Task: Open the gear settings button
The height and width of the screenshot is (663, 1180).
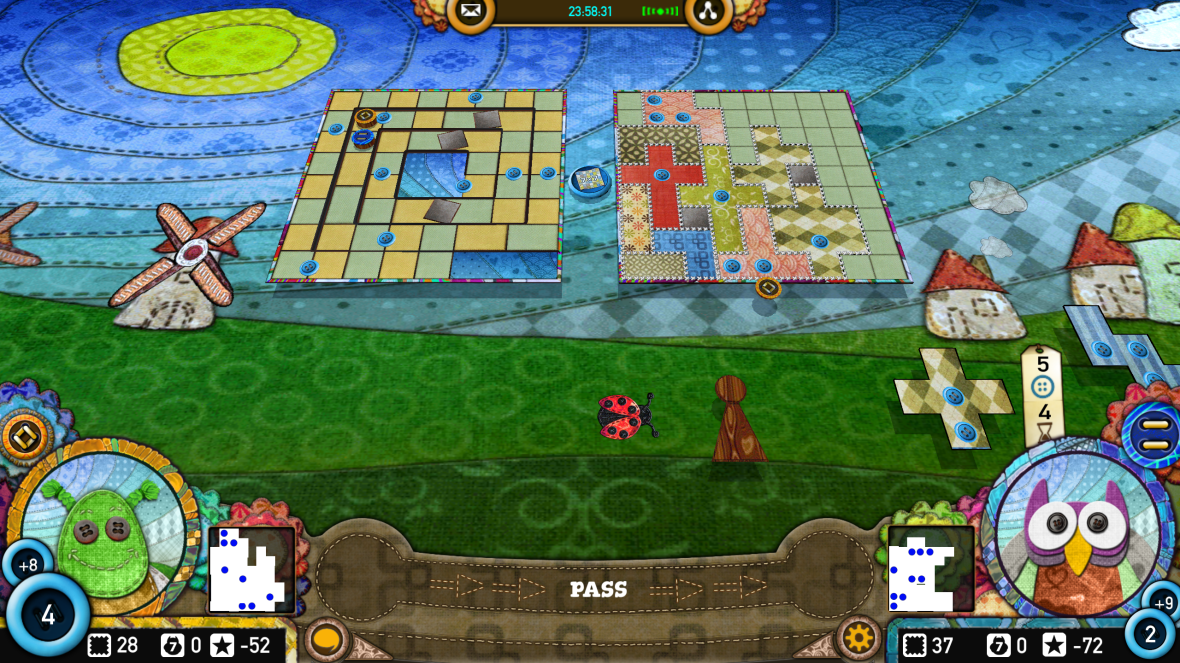Action: pos(858,637)
